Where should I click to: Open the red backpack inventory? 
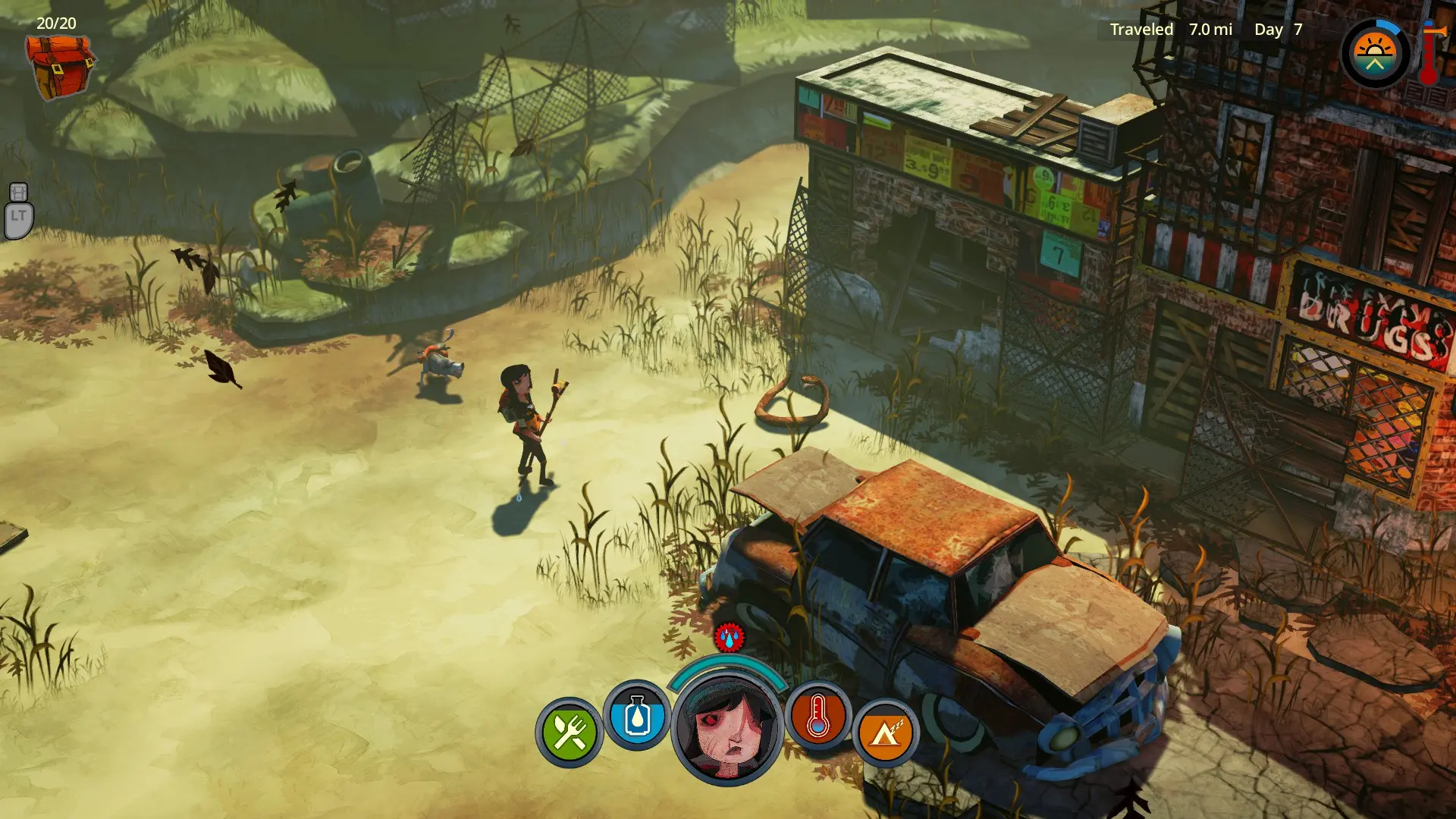59,67
